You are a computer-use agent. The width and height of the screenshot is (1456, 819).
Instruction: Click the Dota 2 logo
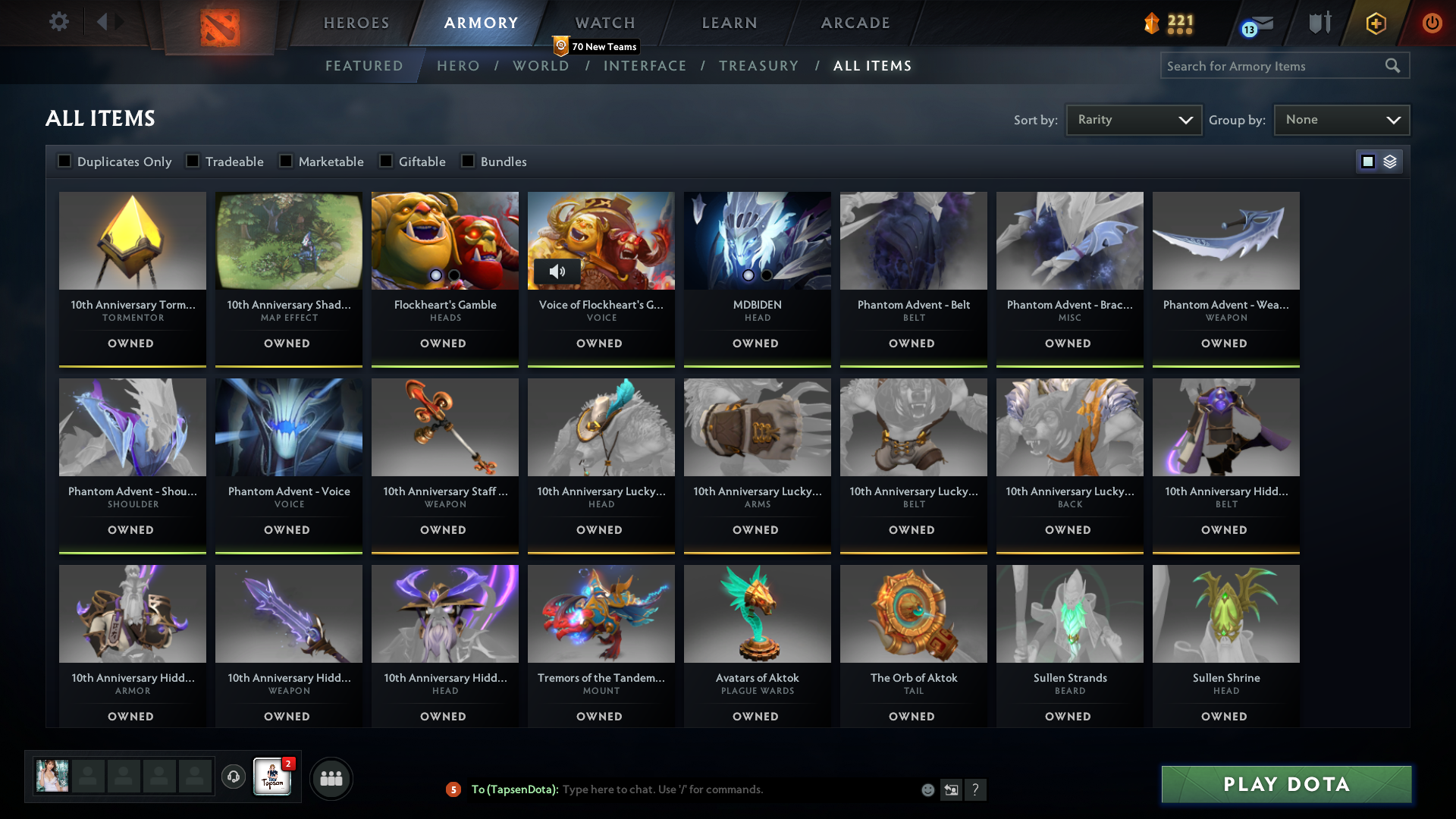[221, 29]
